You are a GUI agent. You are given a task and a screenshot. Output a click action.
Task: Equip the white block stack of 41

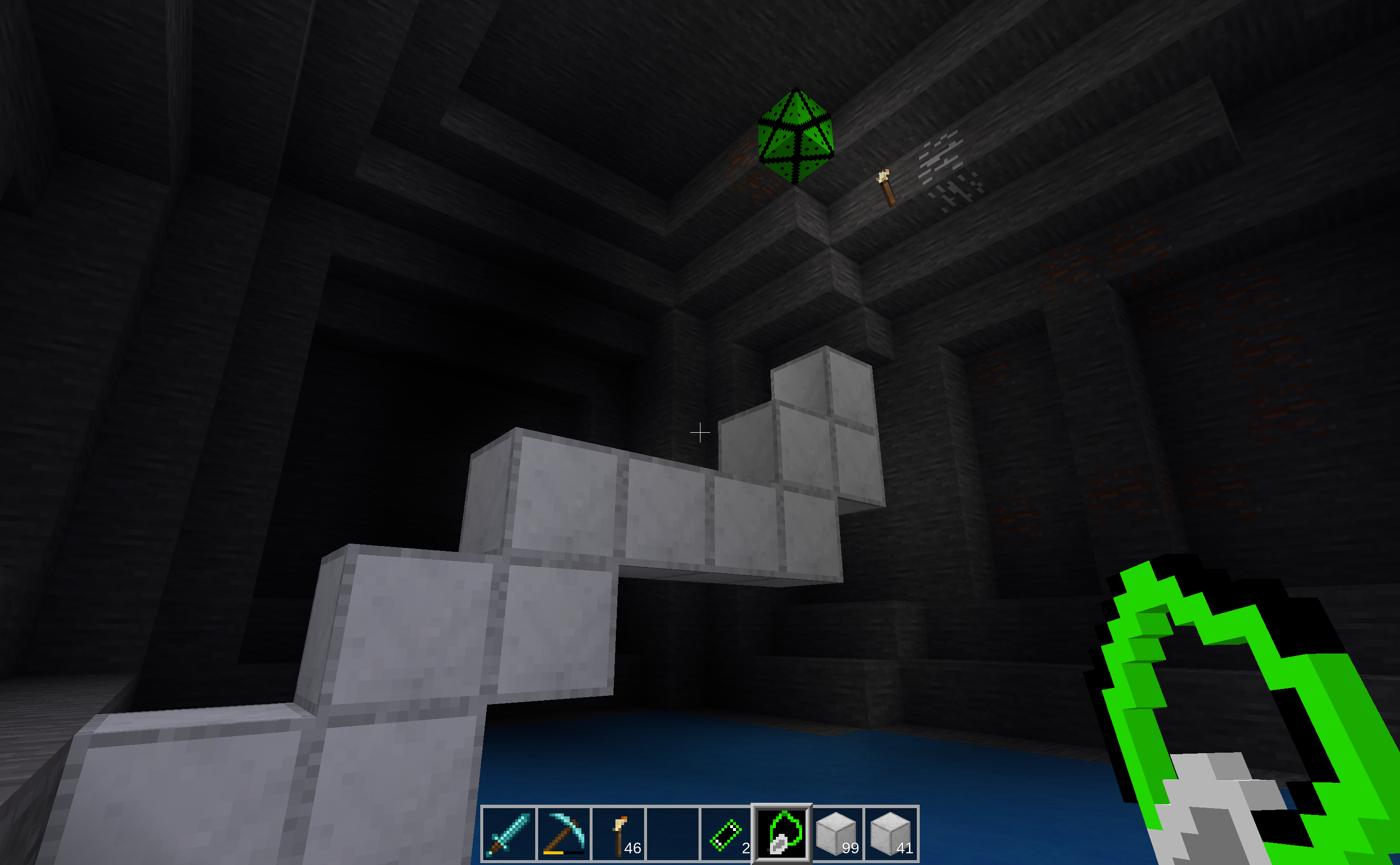[x=891, y=833]
